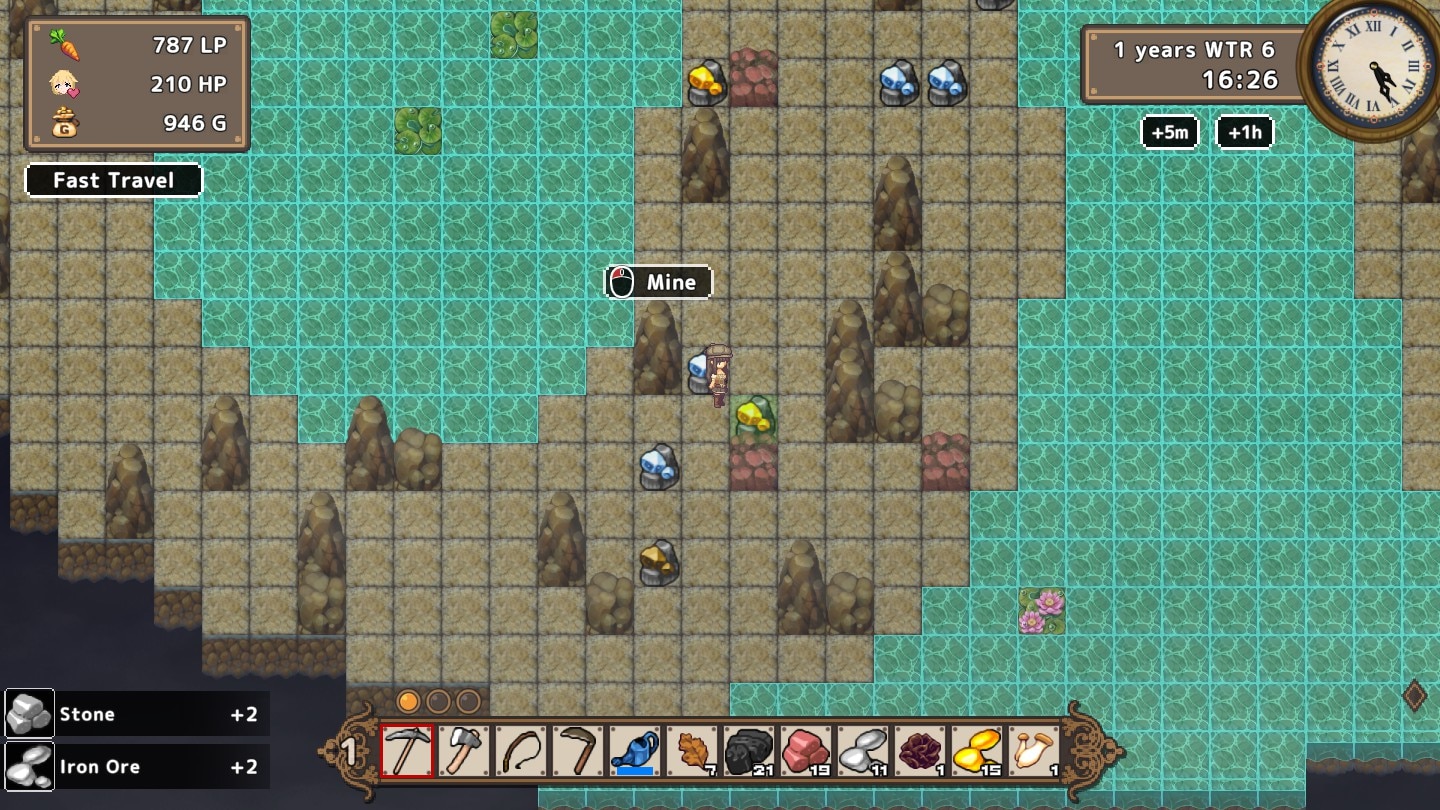
Task: Skip ahead using the +1h button
Action: pos(1244,132)
